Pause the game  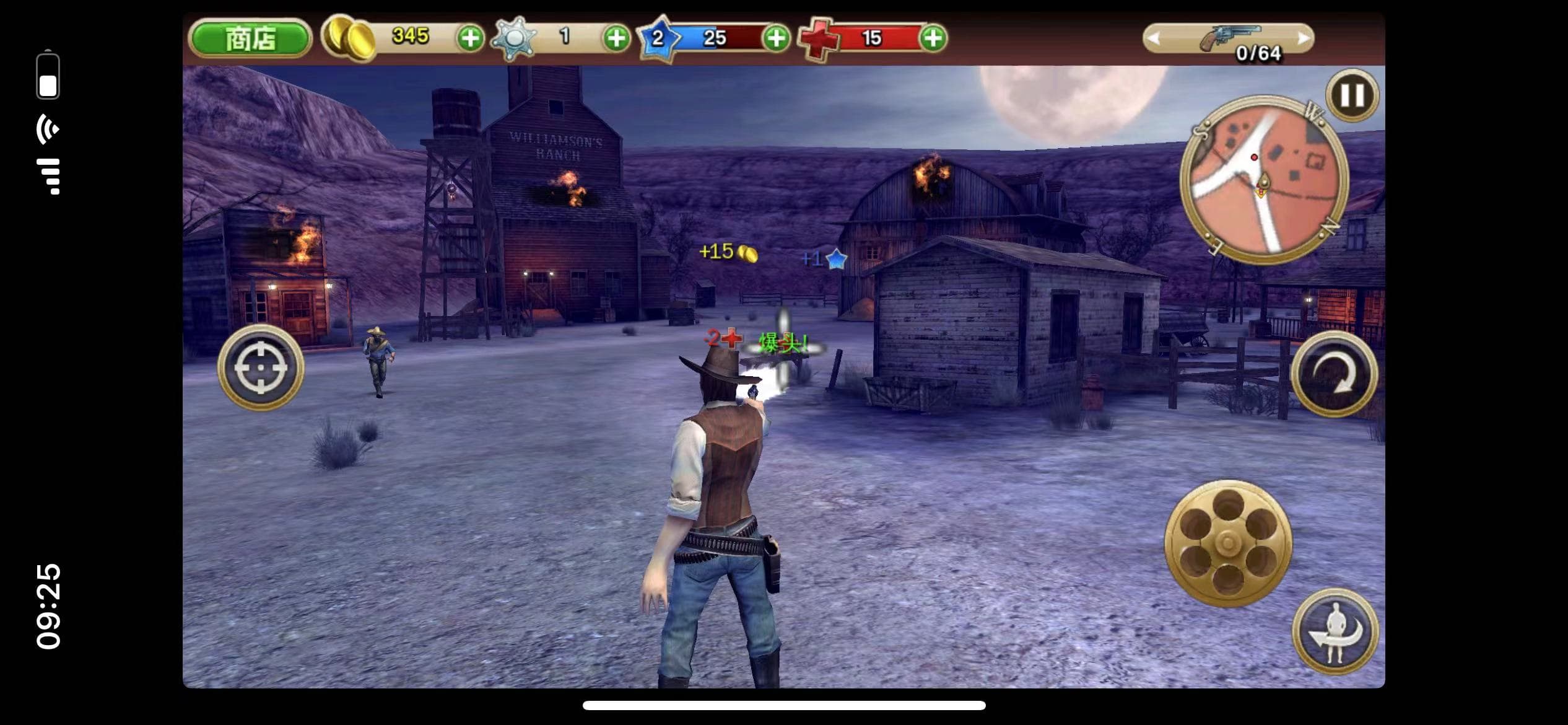(x=1352, y=95)
